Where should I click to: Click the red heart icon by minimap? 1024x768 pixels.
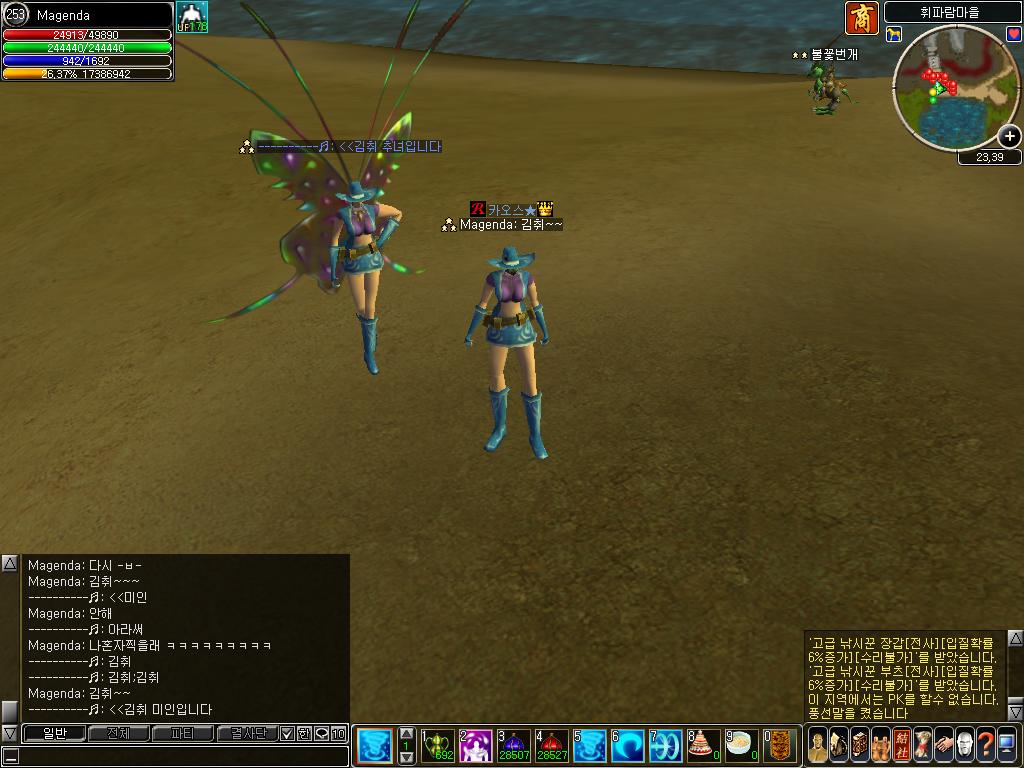point(1012,34)
